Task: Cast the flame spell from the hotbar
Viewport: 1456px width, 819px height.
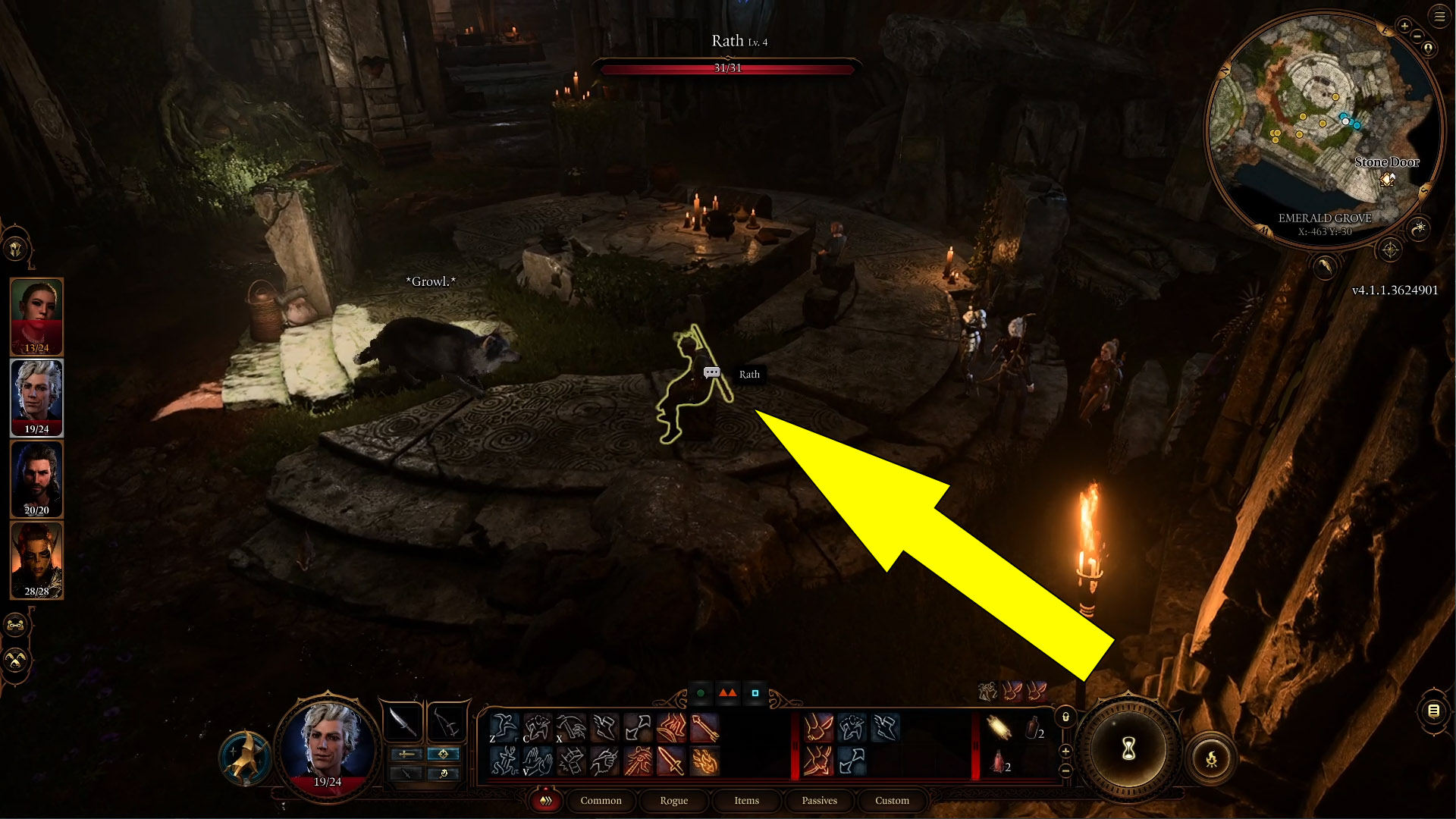Action: pos(704,763)
